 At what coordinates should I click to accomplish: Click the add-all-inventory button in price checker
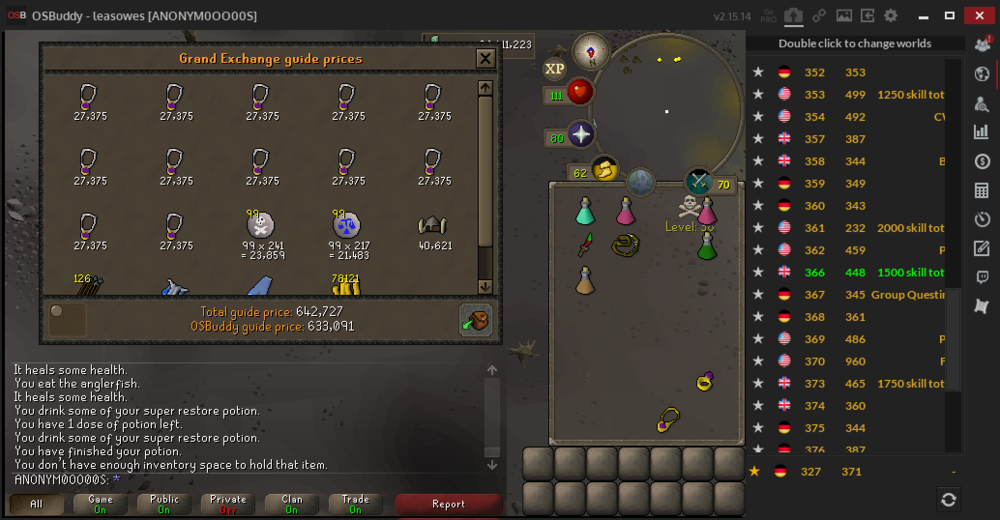pyautogui.click(x=475, y=320)
